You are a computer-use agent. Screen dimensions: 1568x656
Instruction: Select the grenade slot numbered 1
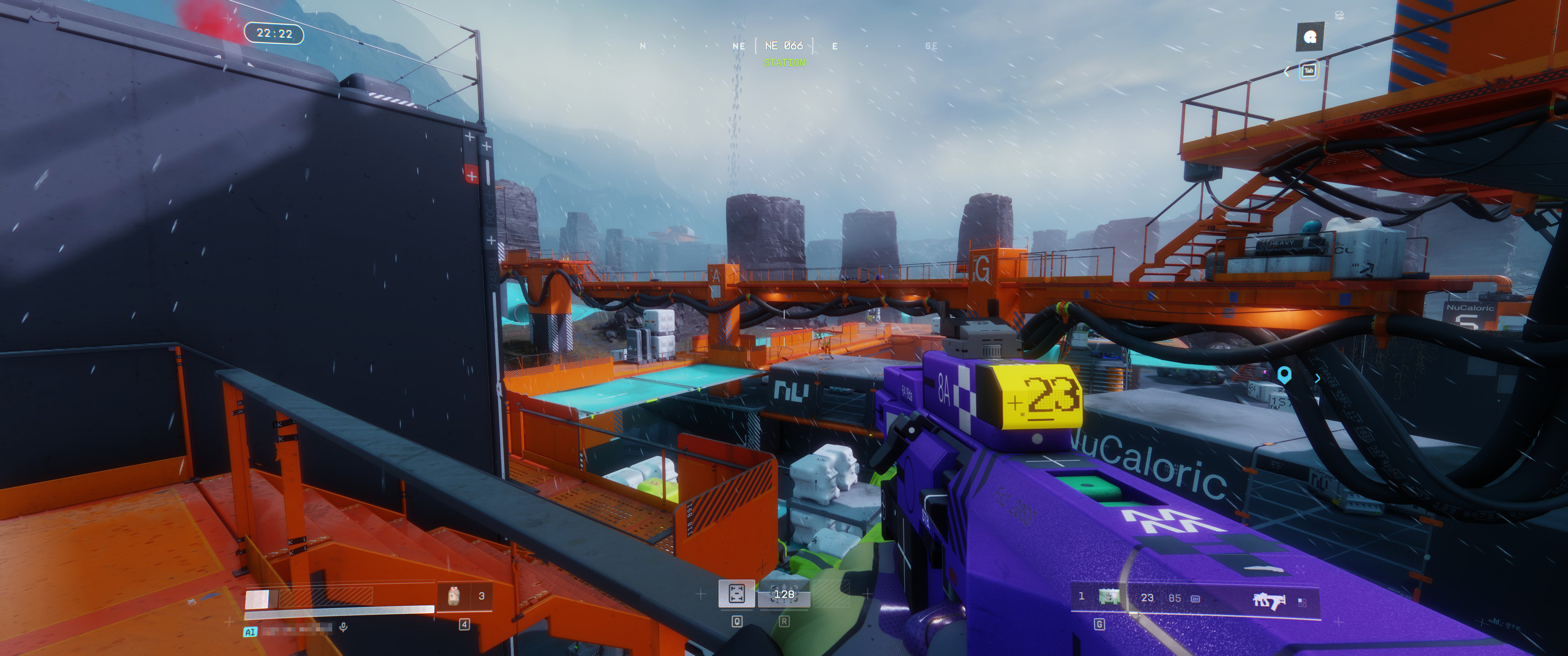click(1109, 597)
